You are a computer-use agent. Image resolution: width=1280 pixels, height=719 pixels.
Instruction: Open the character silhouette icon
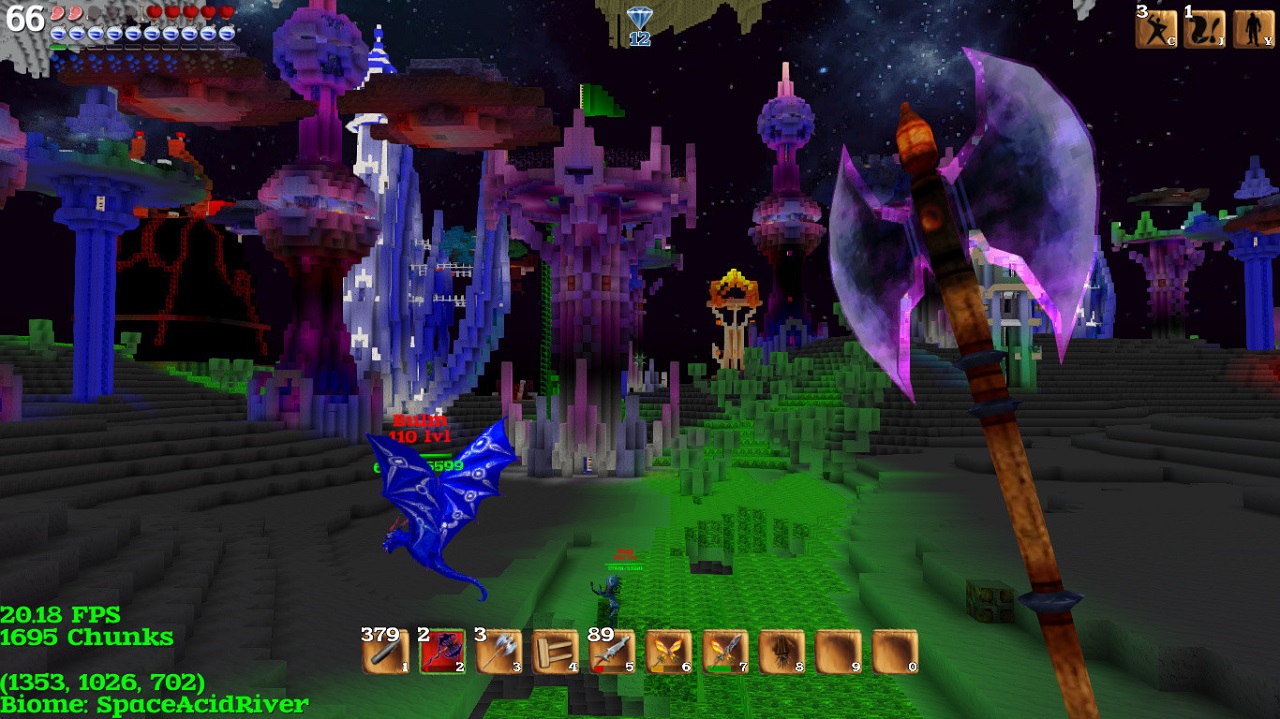pos(1253,28)
